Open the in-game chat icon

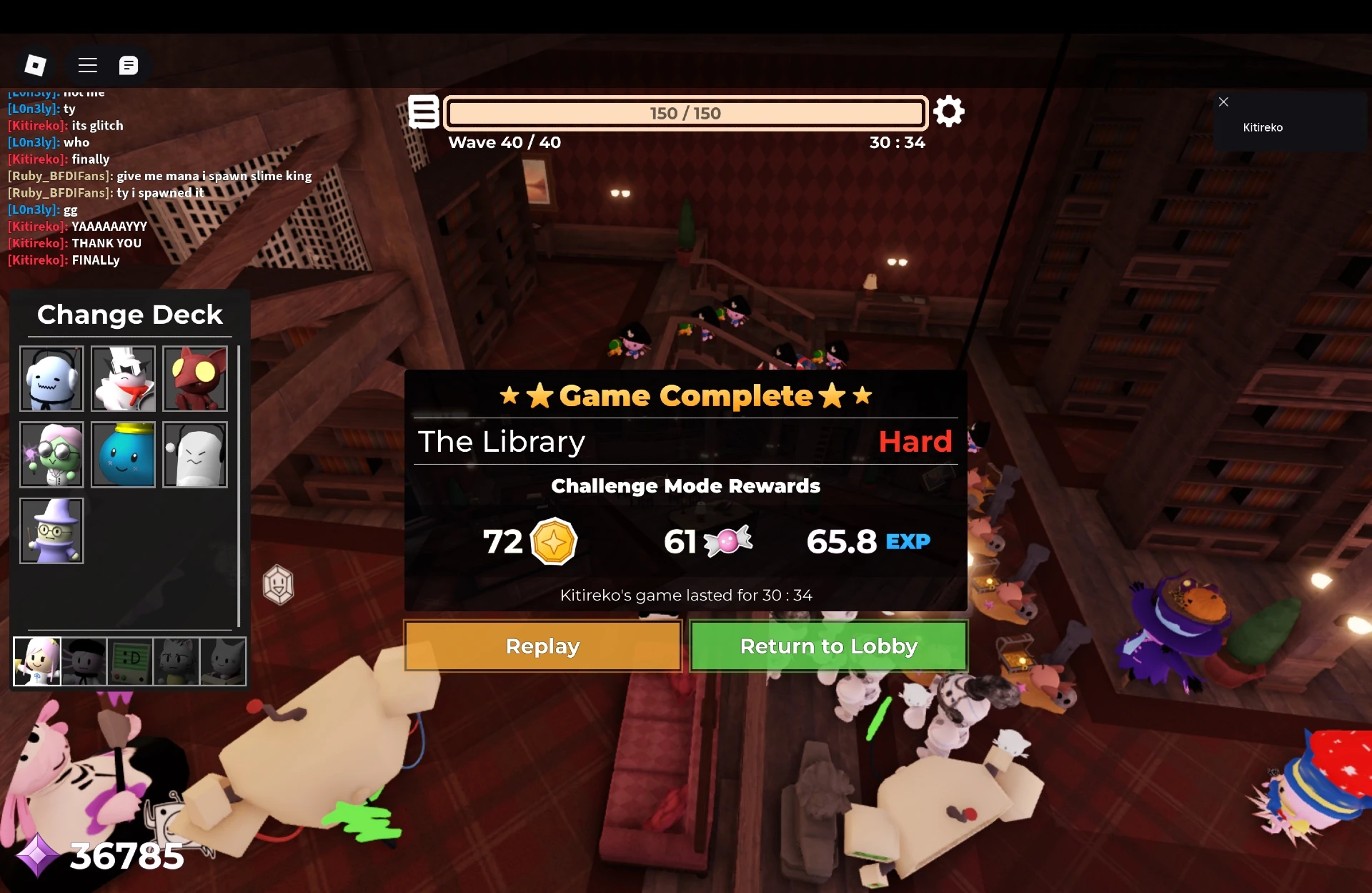click(x=129, y=65)
